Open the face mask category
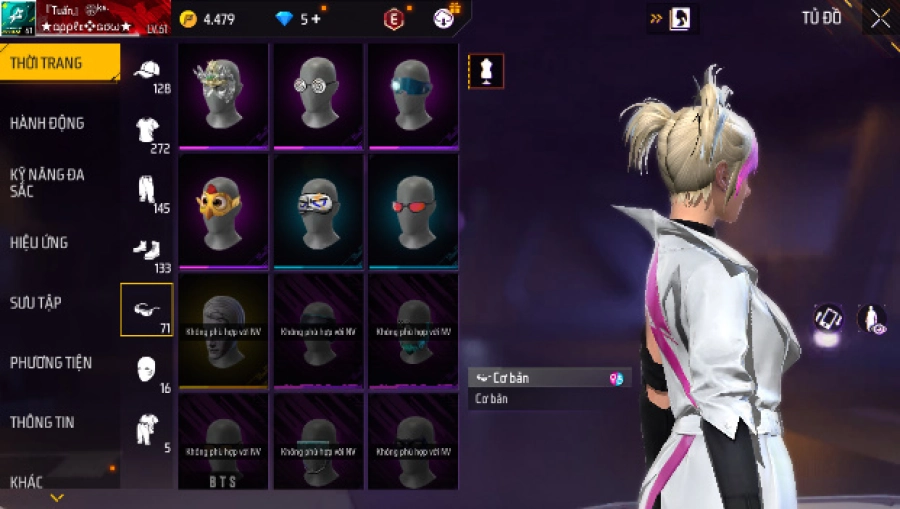Viewport: 900px width, 509px height. [147, 368]
